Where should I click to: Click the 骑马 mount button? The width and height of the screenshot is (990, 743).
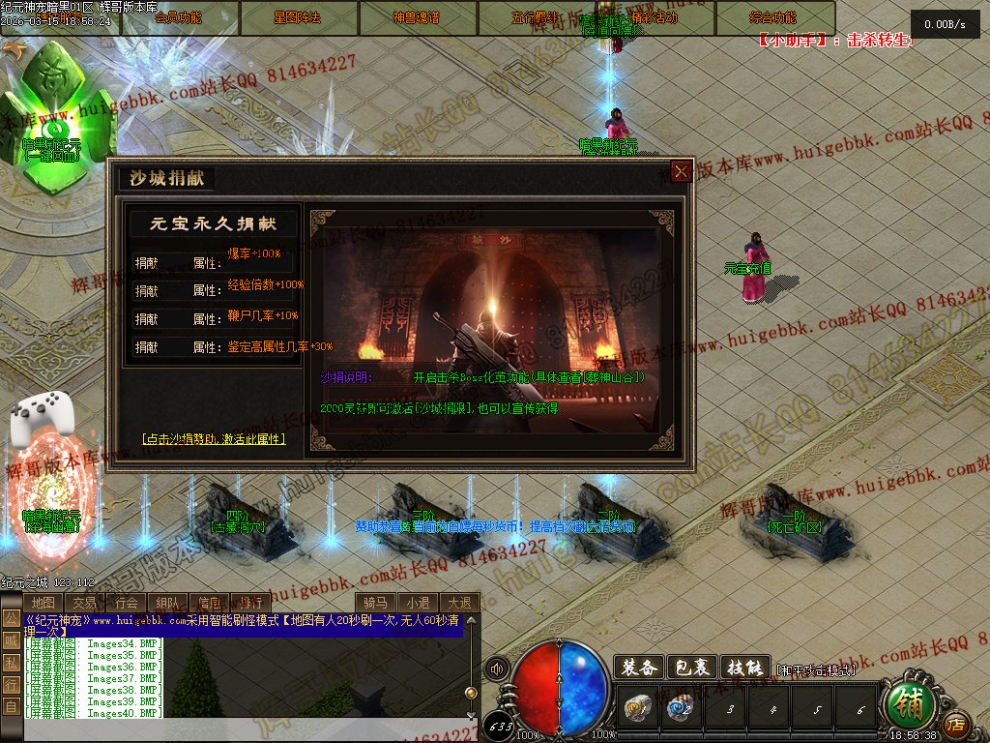point(374,602)
